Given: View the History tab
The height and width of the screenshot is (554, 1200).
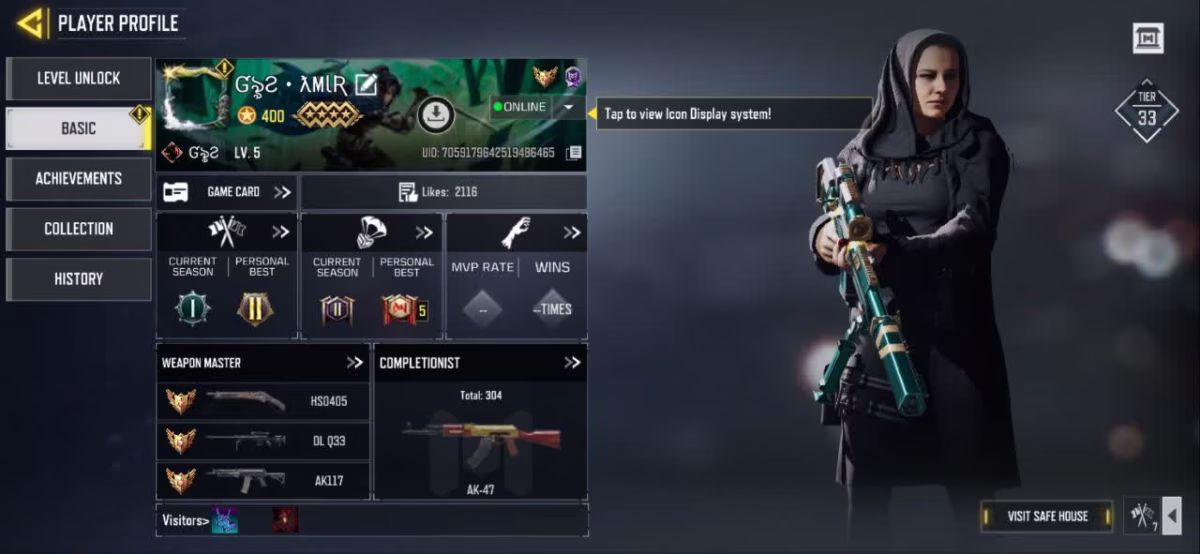Looking at the screenshot, I should coord(79,279).
